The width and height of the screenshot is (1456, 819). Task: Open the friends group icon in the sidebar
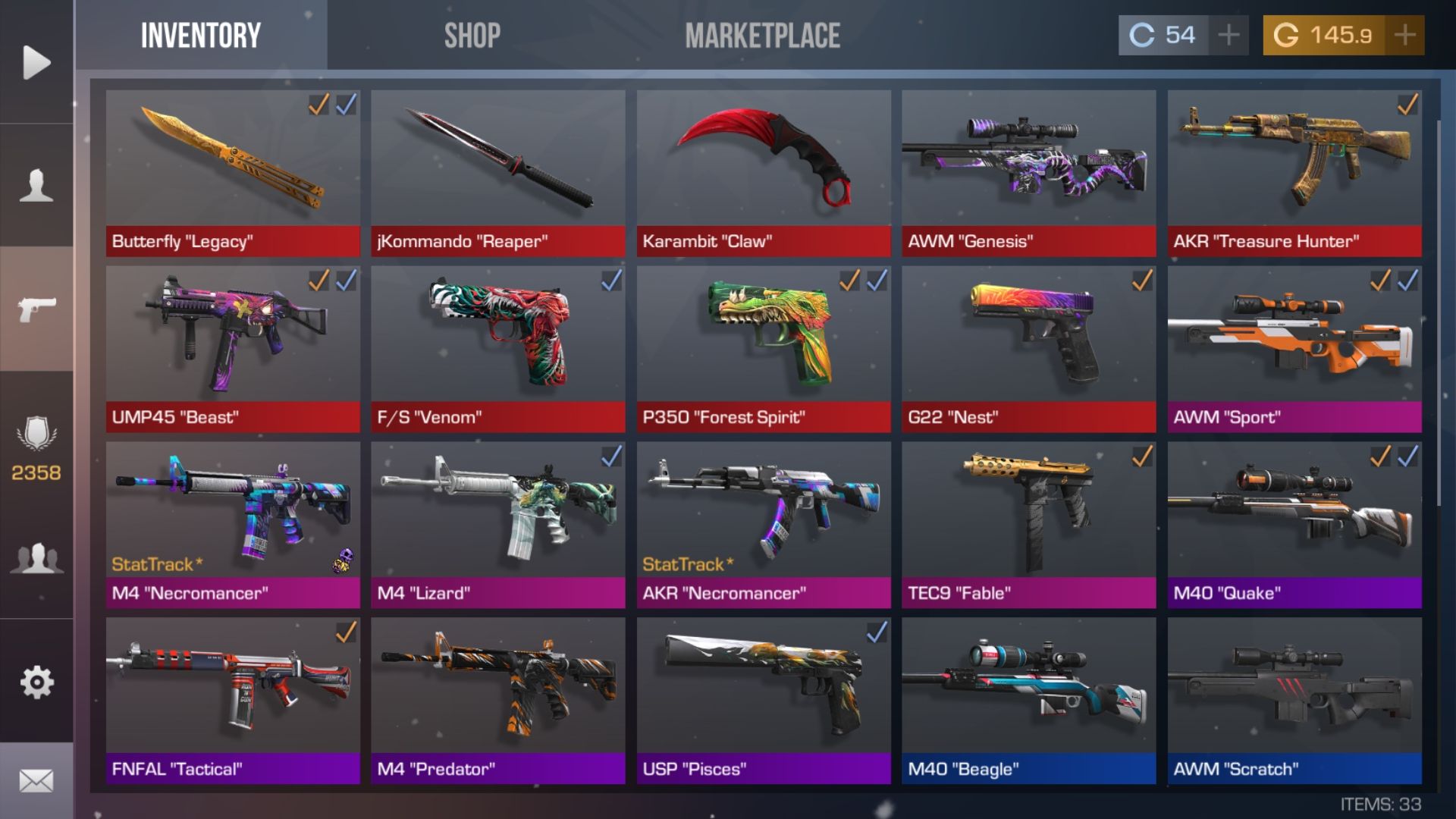tap(36, 559)
